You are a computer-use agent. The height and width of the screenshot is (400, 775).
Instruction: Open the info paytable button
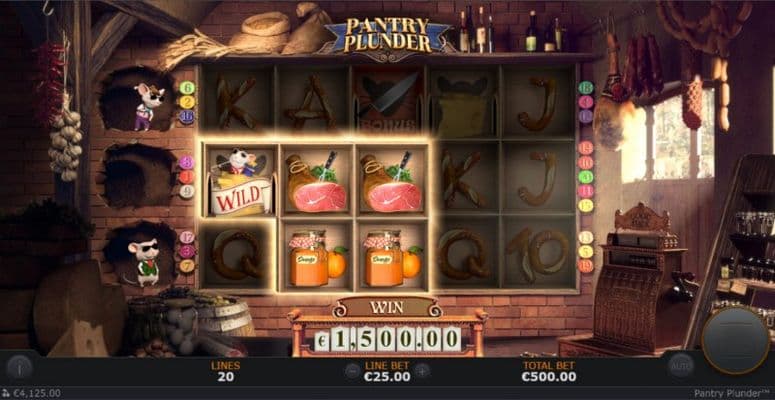point(19,366)
